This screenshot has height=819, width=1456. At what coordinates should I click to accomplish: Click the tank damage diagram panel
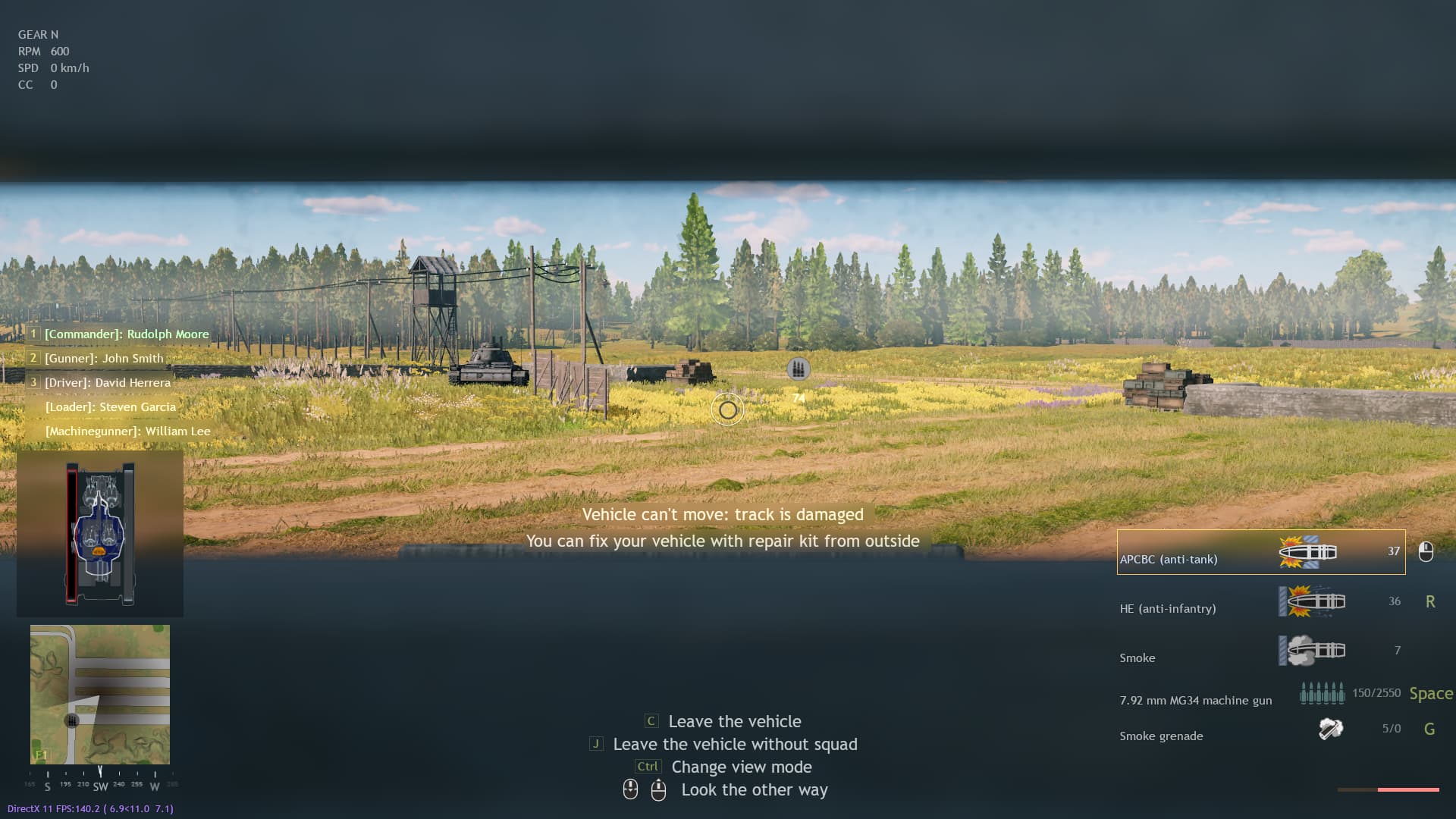(100, 532)
